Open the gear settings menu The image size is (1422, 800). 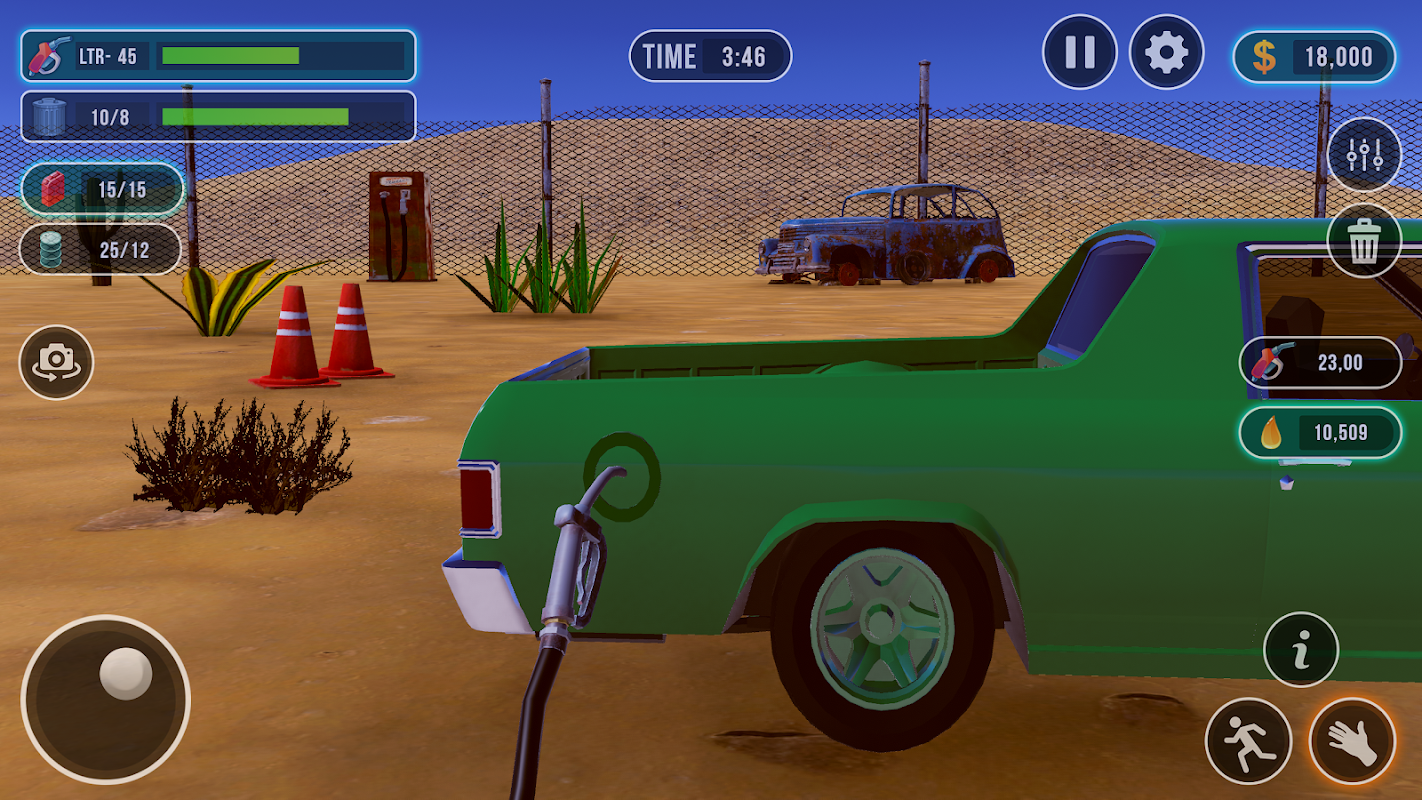click(1166, 52)
